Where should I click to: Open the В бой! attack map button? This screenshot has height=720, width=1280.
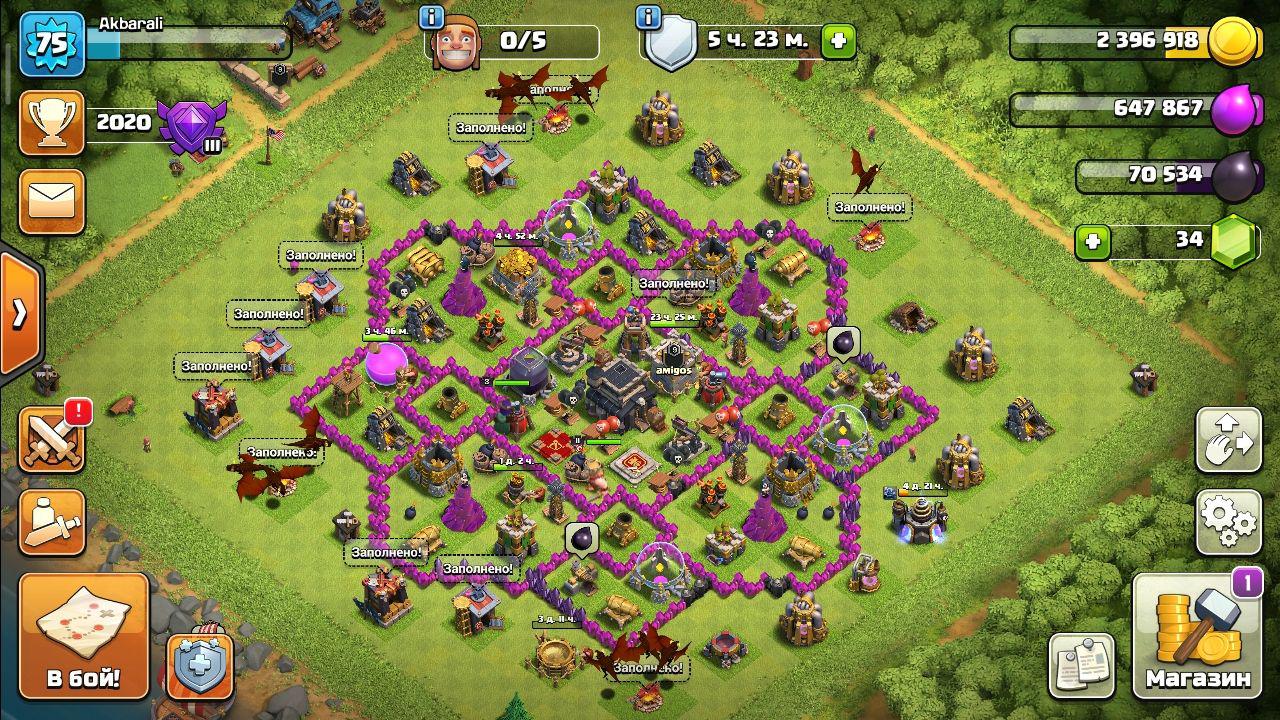click(84, 635)
